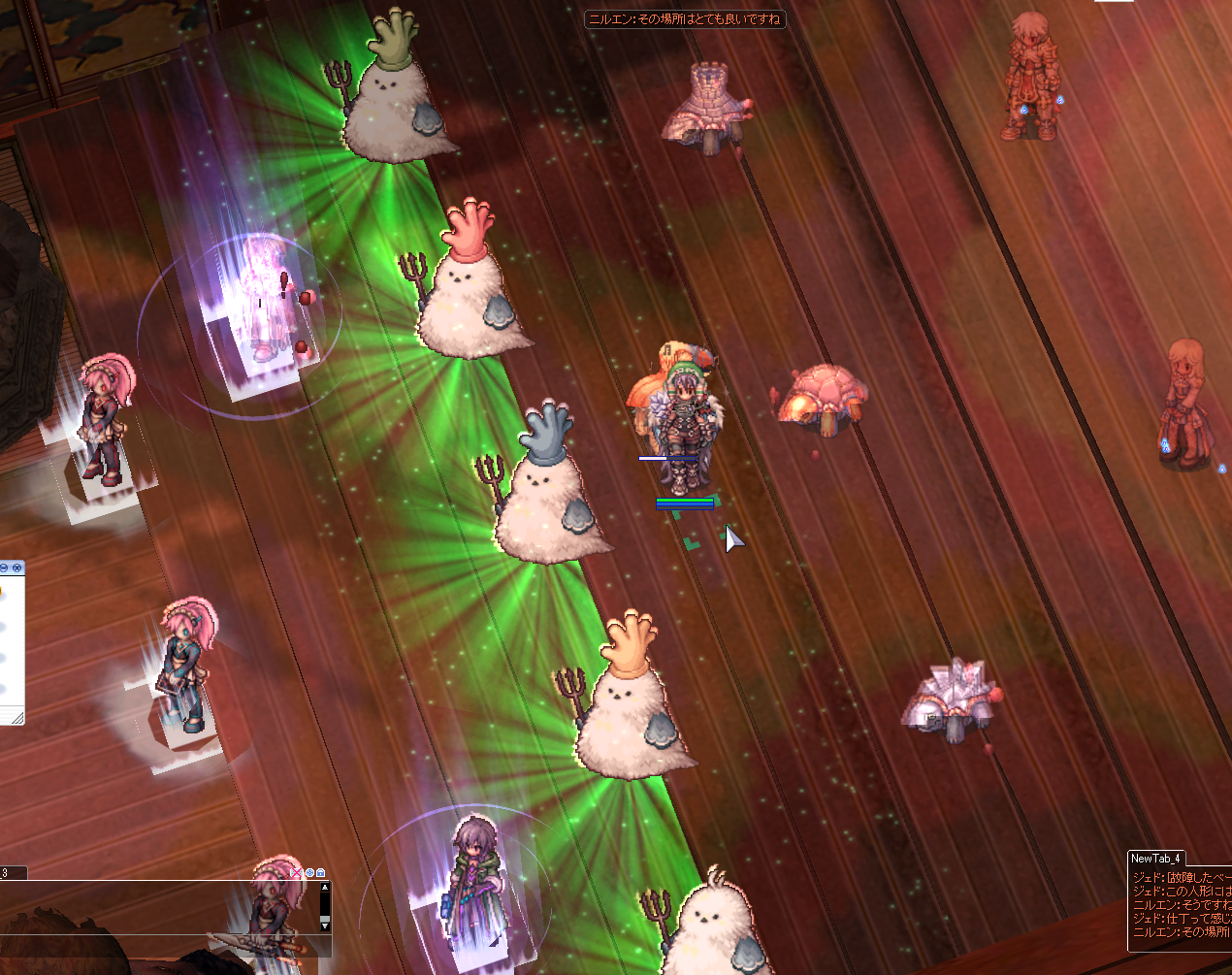Click the orange chat log under NewTab_4
This screenshot has height=975, width=1232.
[x=1181, y=905]
